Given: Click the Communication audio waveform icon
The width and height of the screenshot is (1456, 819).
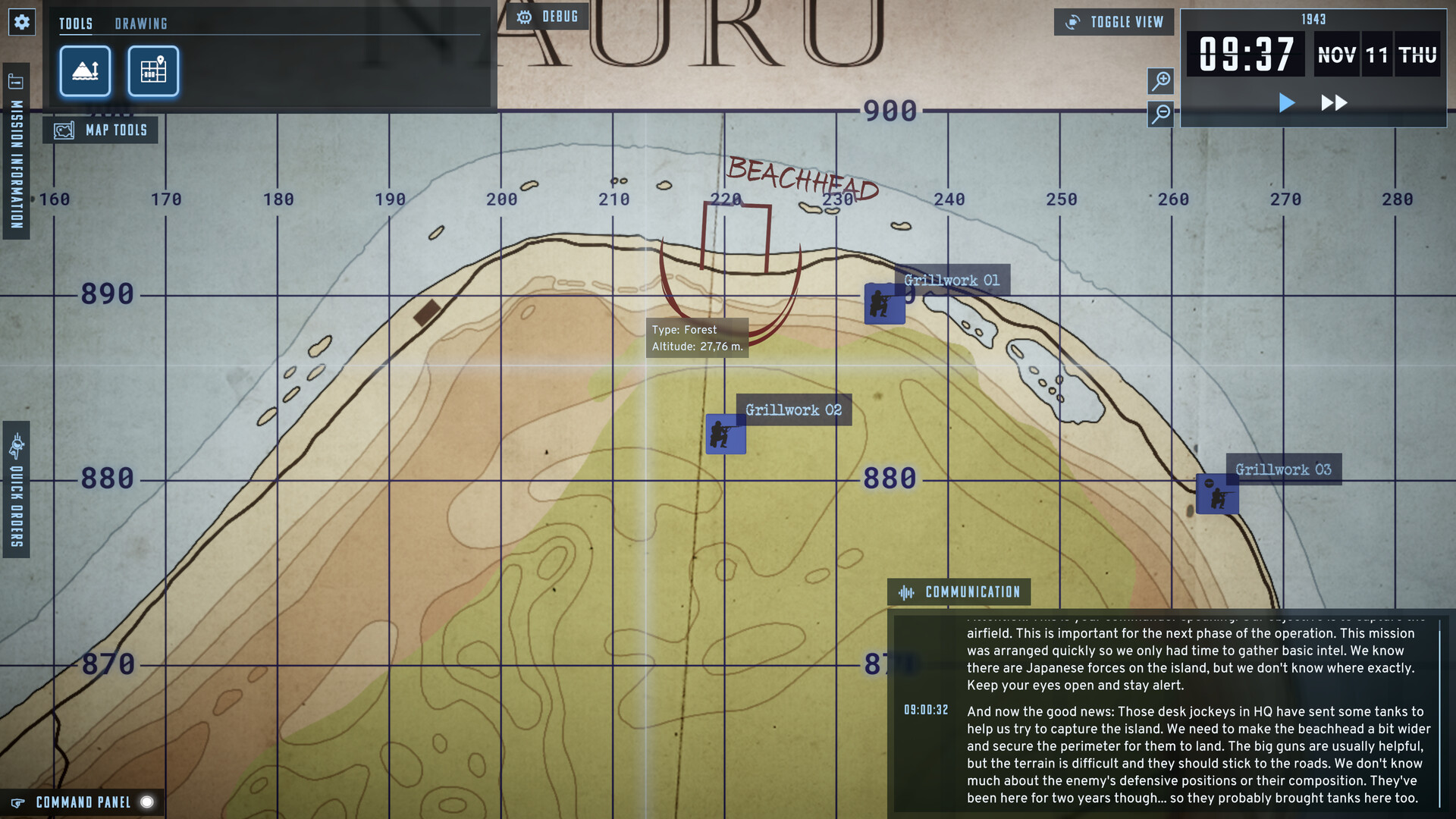Looking at the screenshot, I should (x=907, y=591).
